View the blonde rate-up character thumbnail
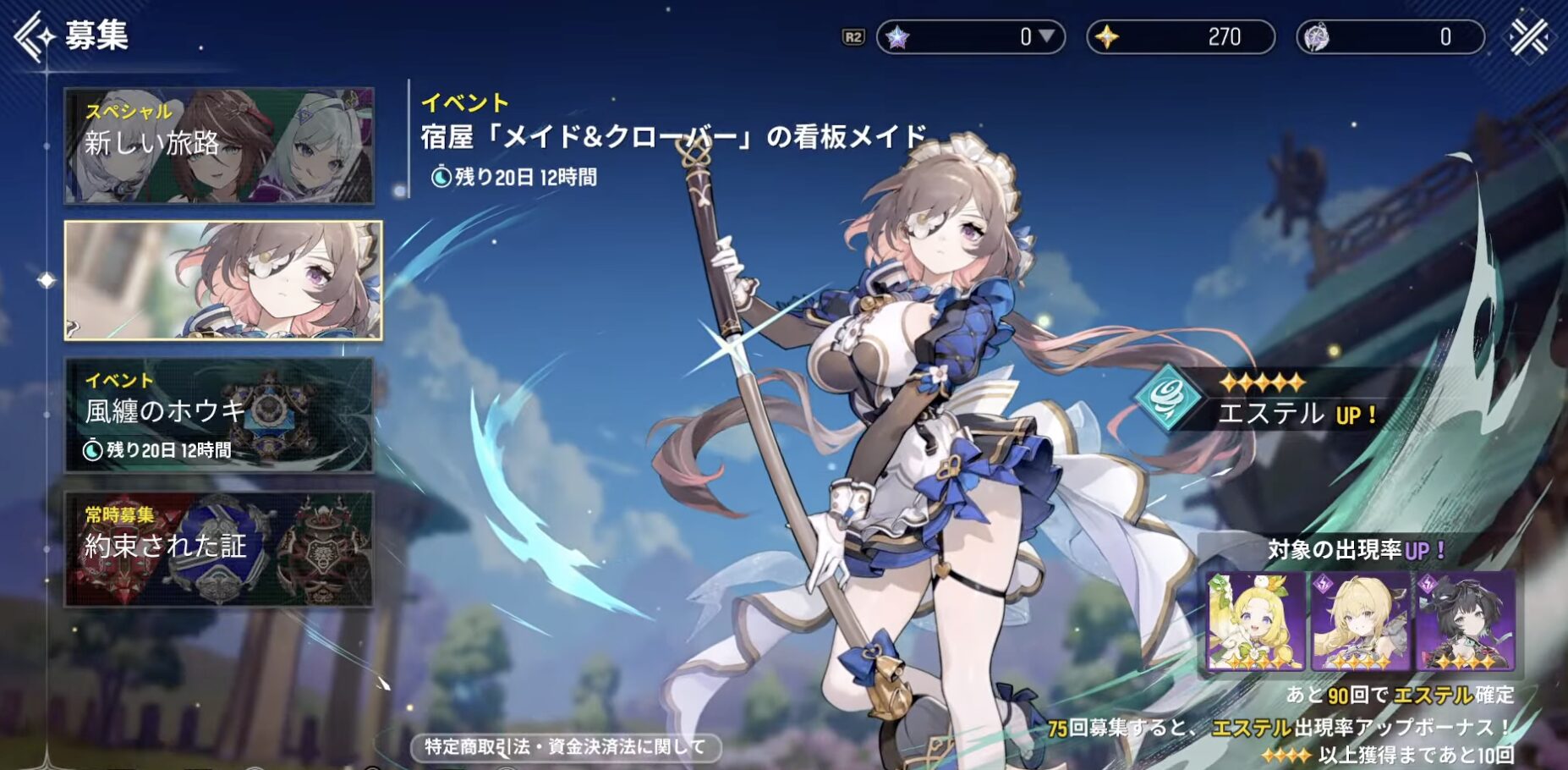Screen dimensions: 1568x770 coord(1360,622)
